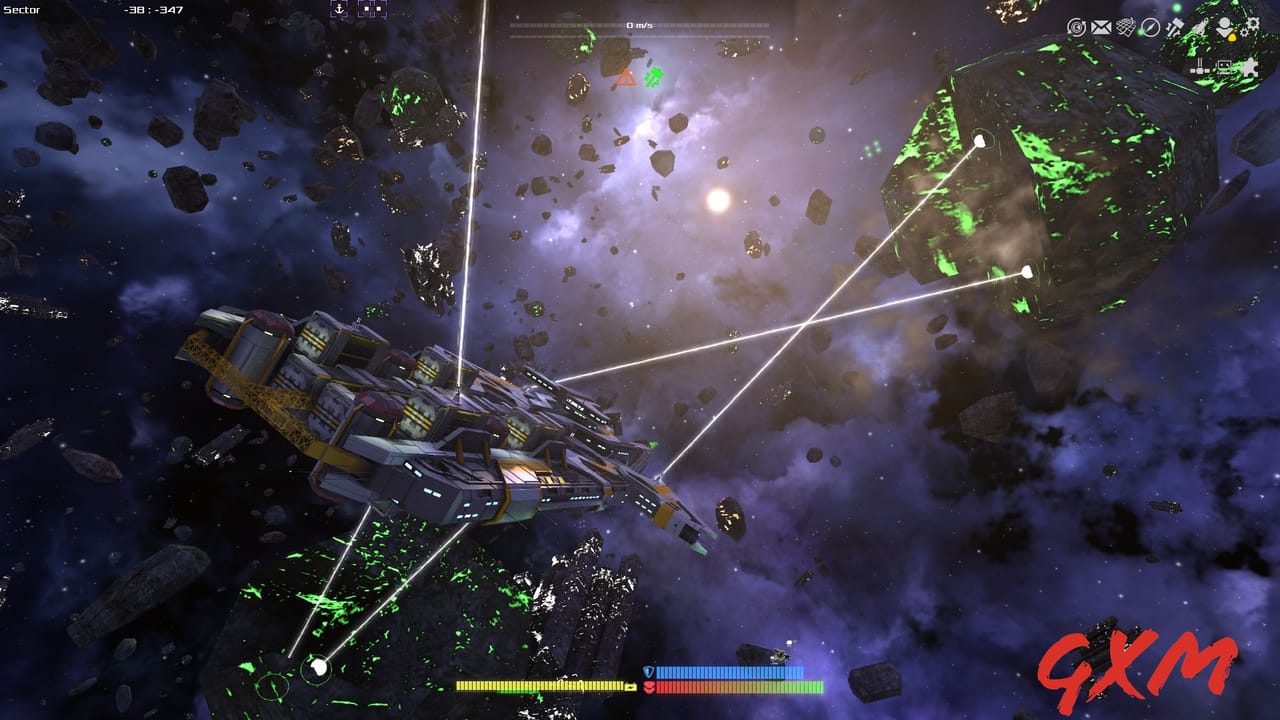This screenshot has height=720, width=1280.
Task: Toggle the left weapon group circle
Action: tap(272, 688)
